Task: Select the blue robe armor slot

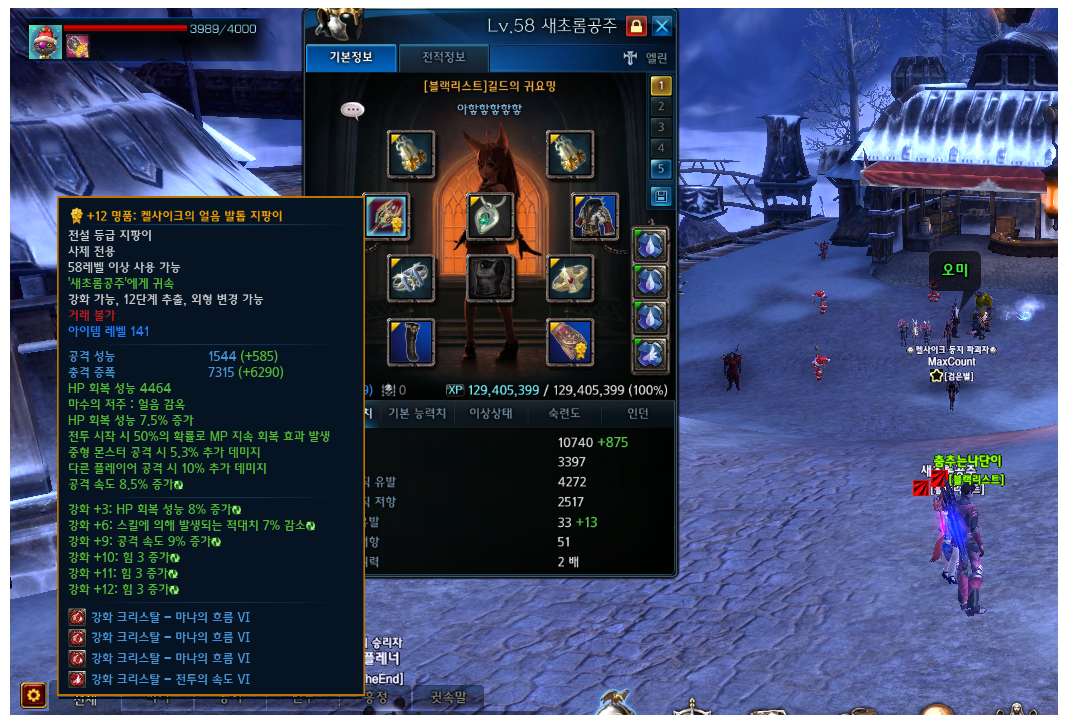Action: (595, 216)
